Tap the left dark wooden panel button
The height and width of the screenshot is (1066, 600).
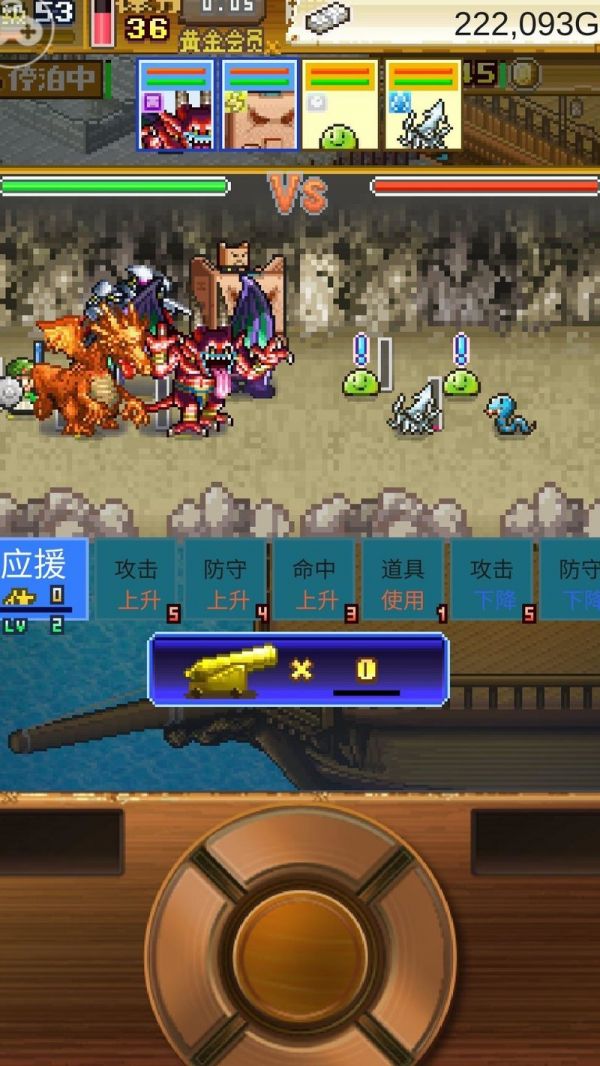[61, 842]
